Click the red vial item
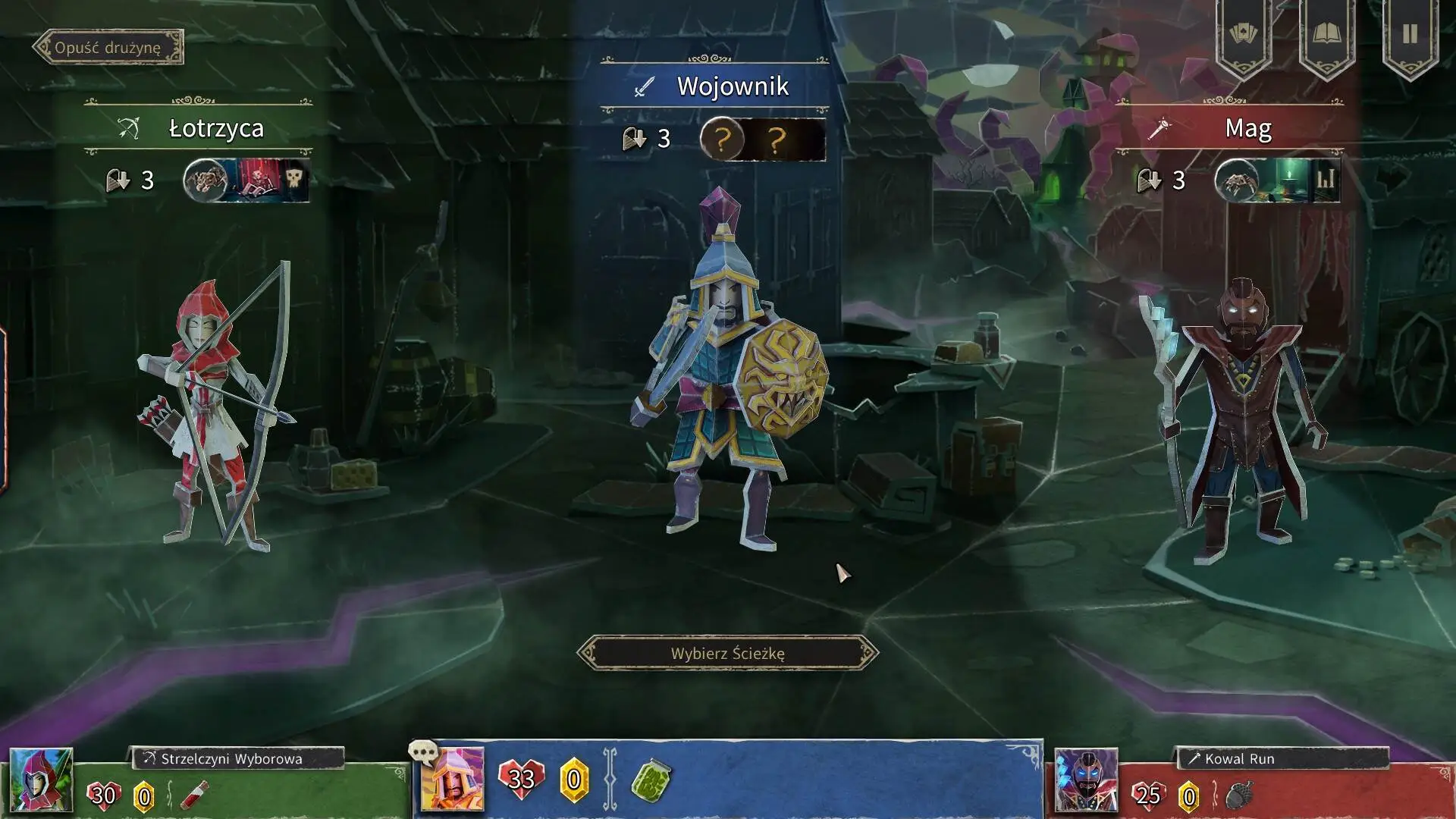The image size is (1456, 819). coord(195,795)
